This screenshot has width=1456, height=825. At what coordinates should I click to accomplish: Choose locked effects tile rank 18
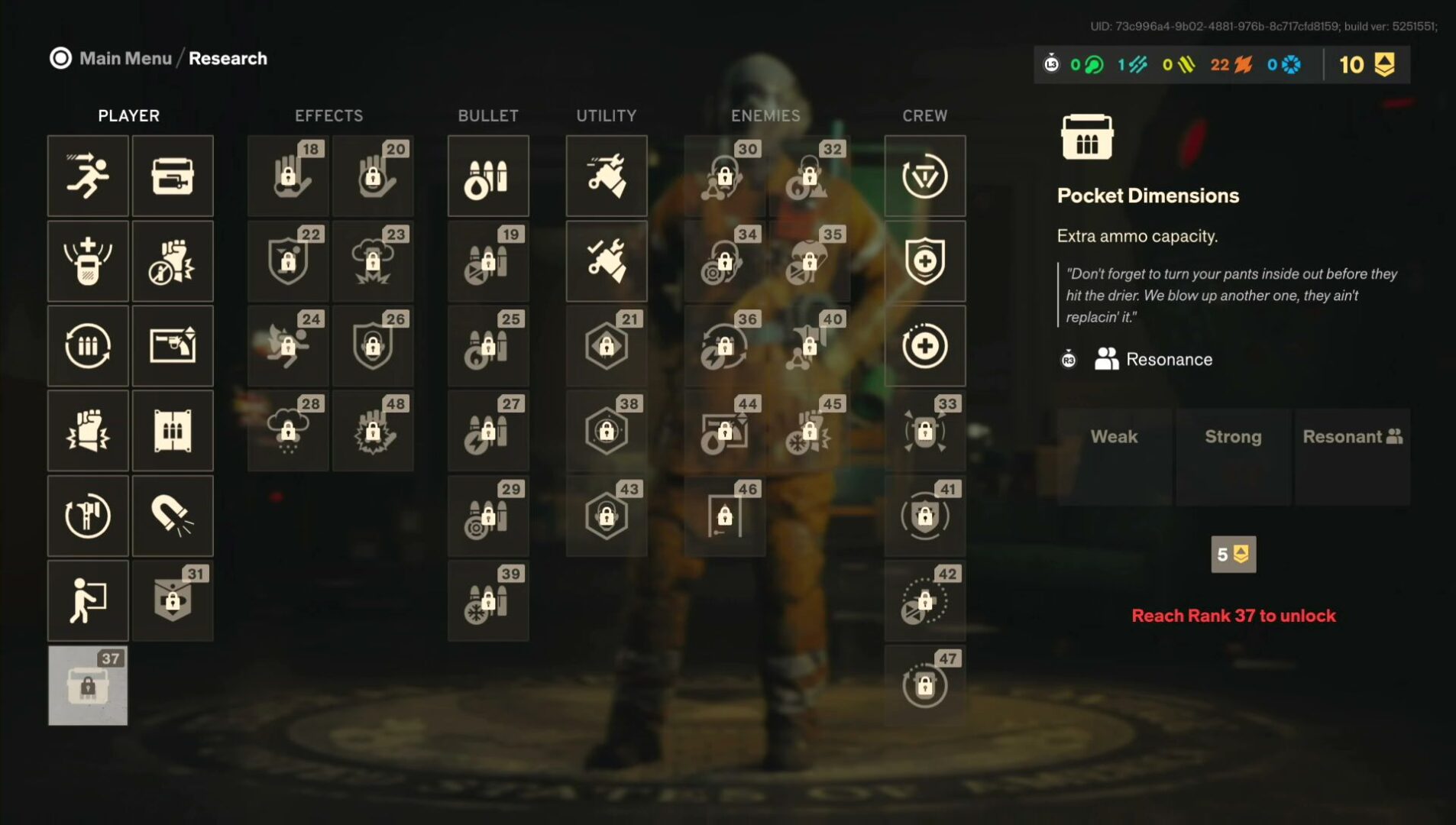288,176
